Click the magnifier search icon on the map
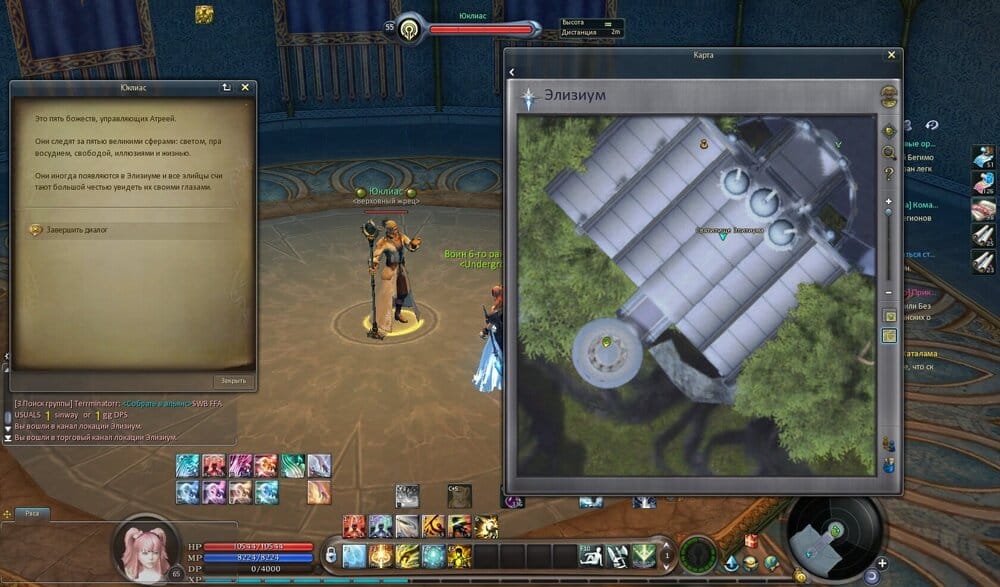 [888, 153]
